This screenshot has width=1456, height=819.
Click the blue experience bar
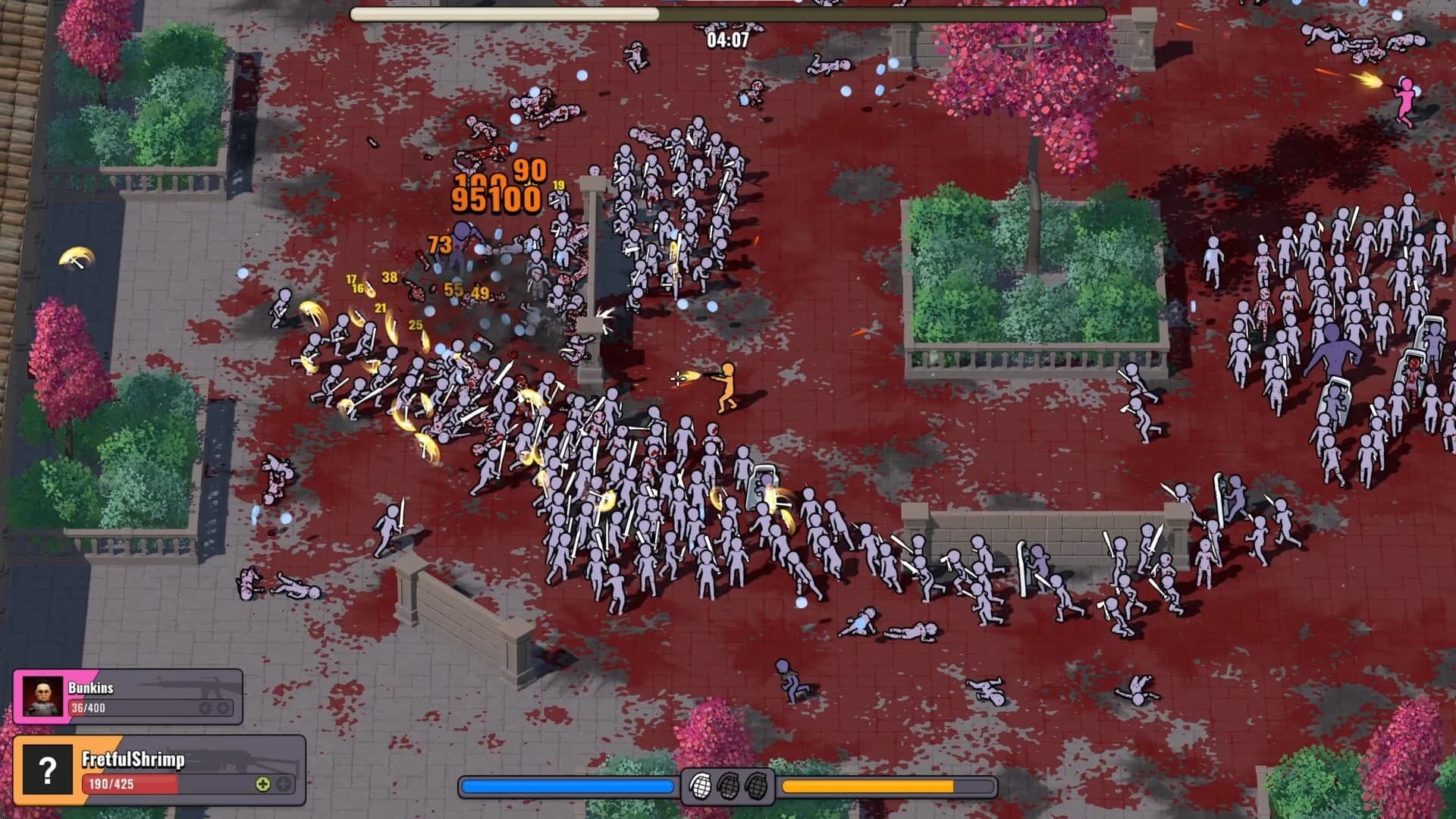569,786
